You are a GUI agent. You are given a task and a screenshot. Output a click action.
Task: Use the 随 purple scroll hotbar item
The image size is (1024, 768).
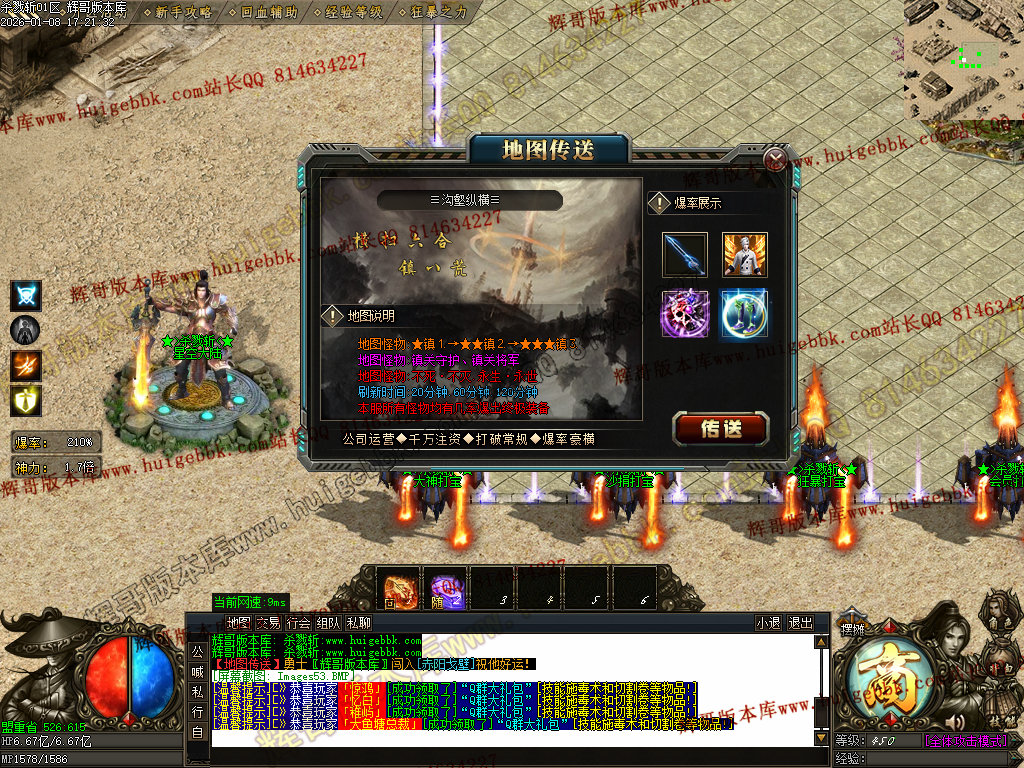447,589
